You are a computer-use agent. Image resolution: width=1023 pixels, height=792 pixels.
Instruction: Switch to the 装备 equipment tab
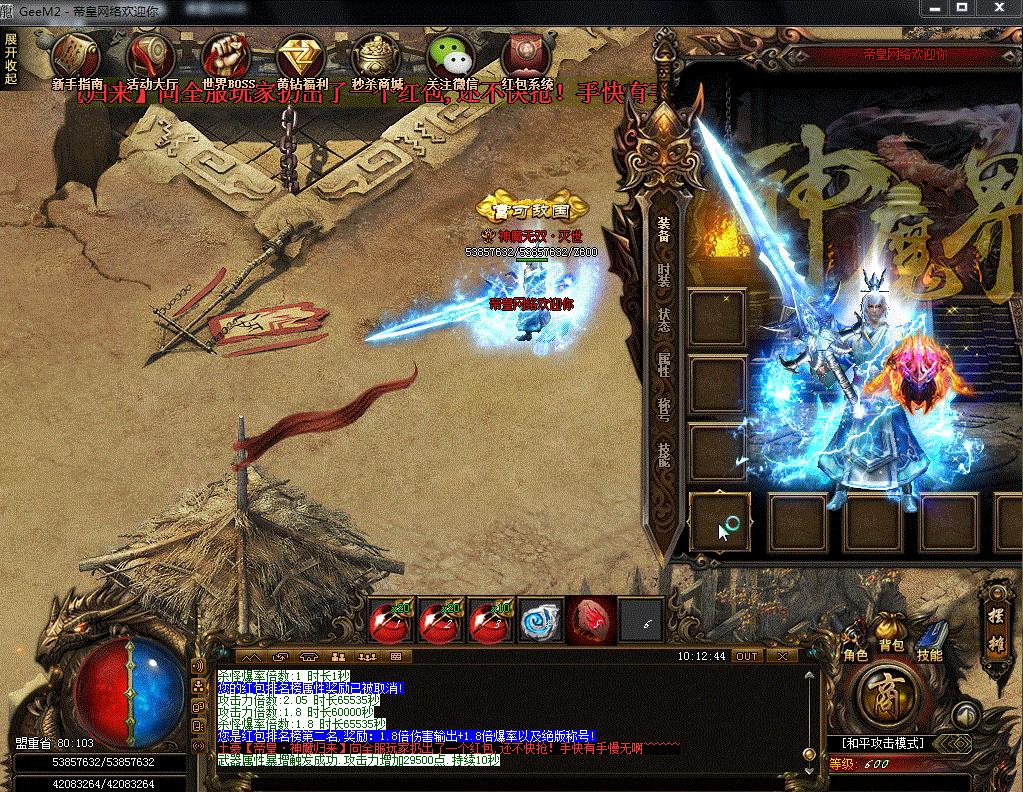[x=664, y=229]
